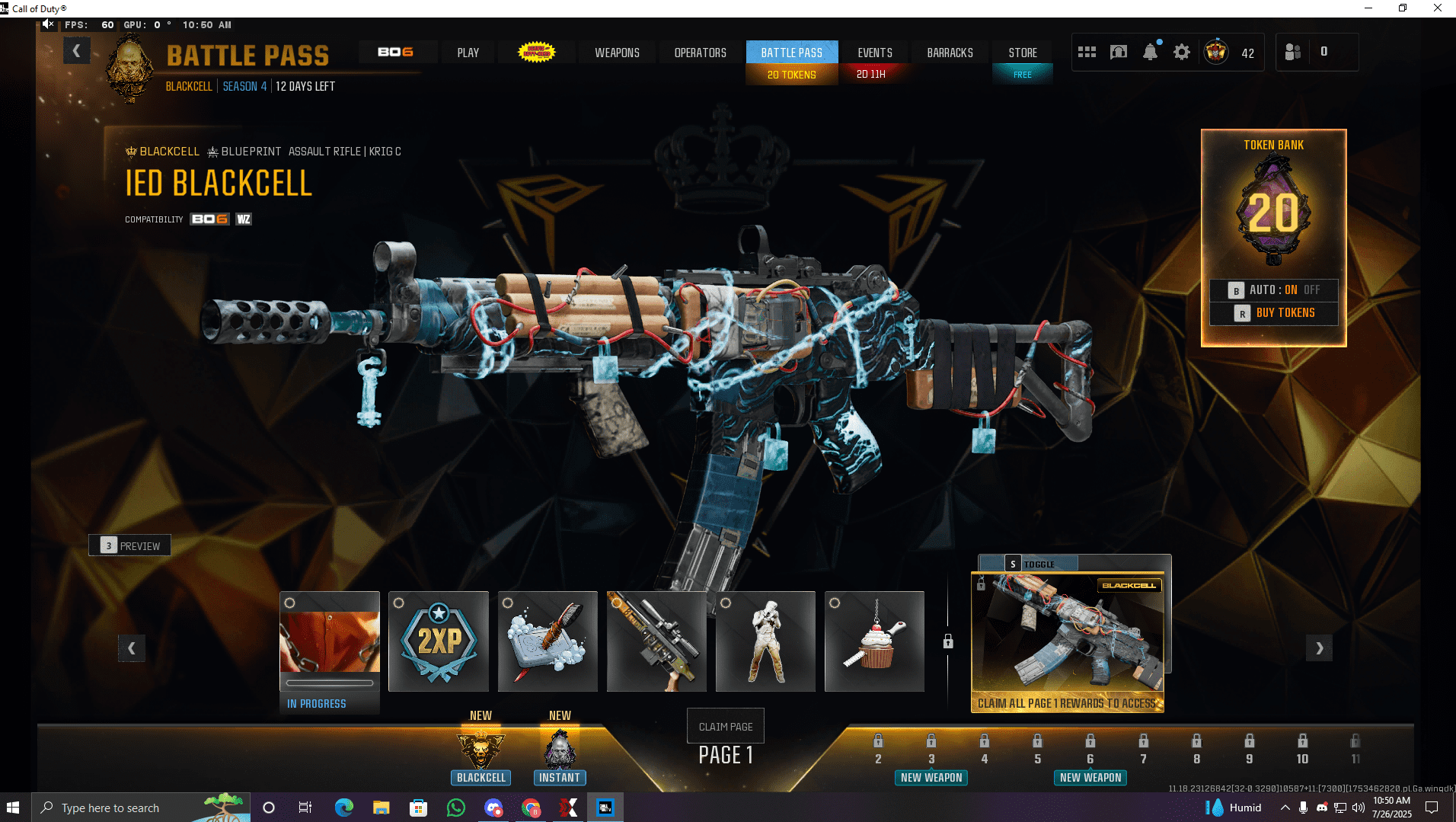Screen dimensions: 1456x822
Task: Open the settings gear icon
Action: (x=1181, y=53)
